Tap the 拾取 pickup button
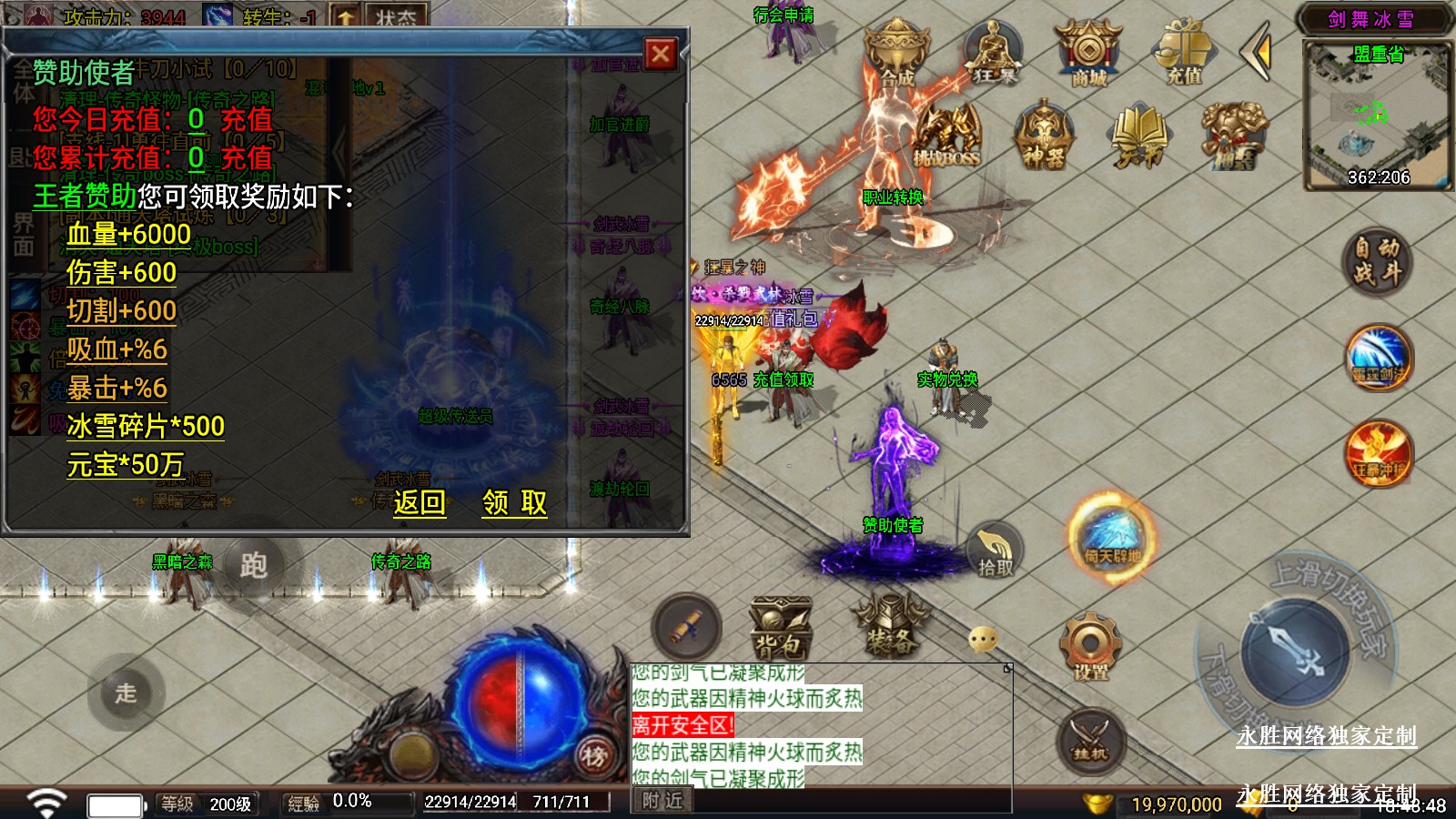This screenshot has height=819, width=1456. (995, 551)
